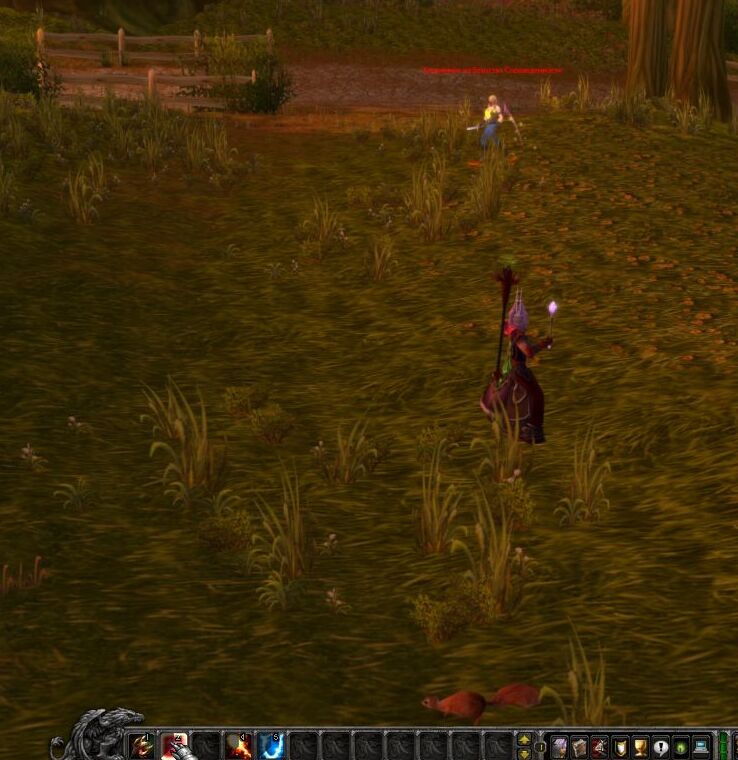The width and height of the screenshot is (738, 760).
Task: Switch to the next action bar page
Action: 524,753
